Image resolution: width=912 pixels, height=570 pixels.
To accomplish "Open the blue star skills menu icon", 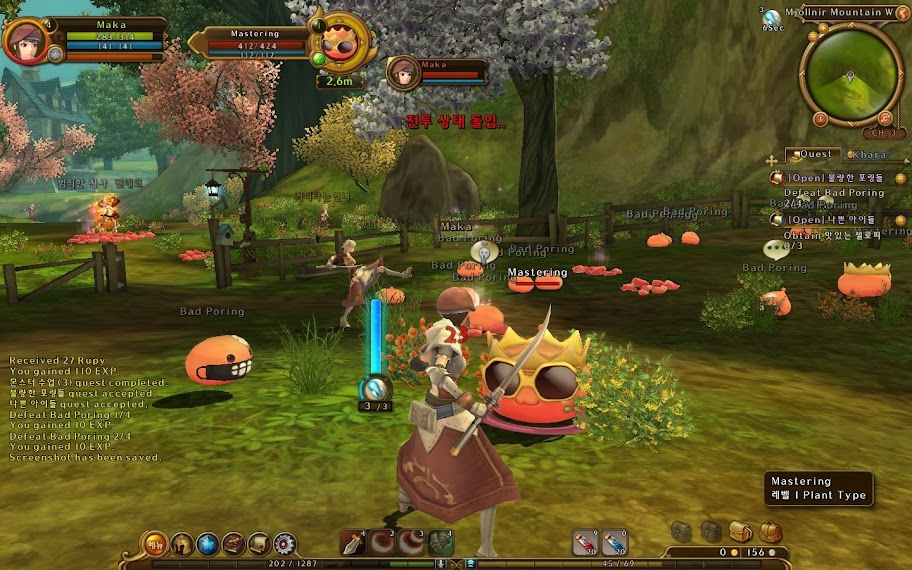I will [208, 544].
